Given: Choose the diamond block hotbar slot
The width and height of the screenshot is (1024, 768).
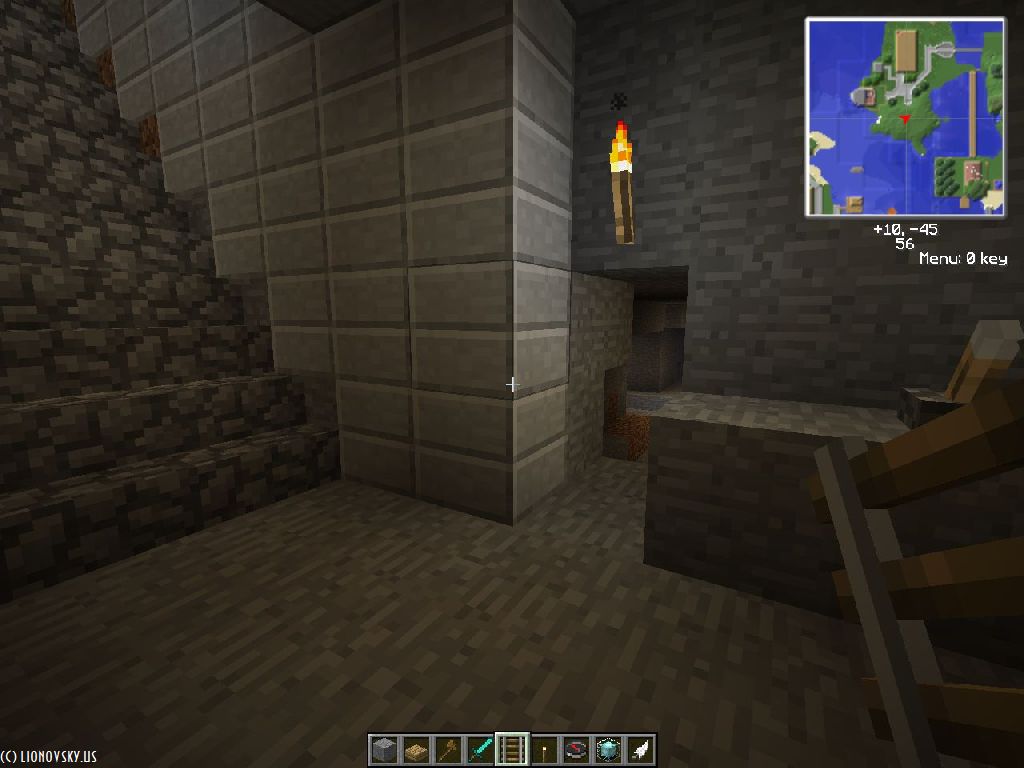Looking at the screenshot, I should pos(608,749).
